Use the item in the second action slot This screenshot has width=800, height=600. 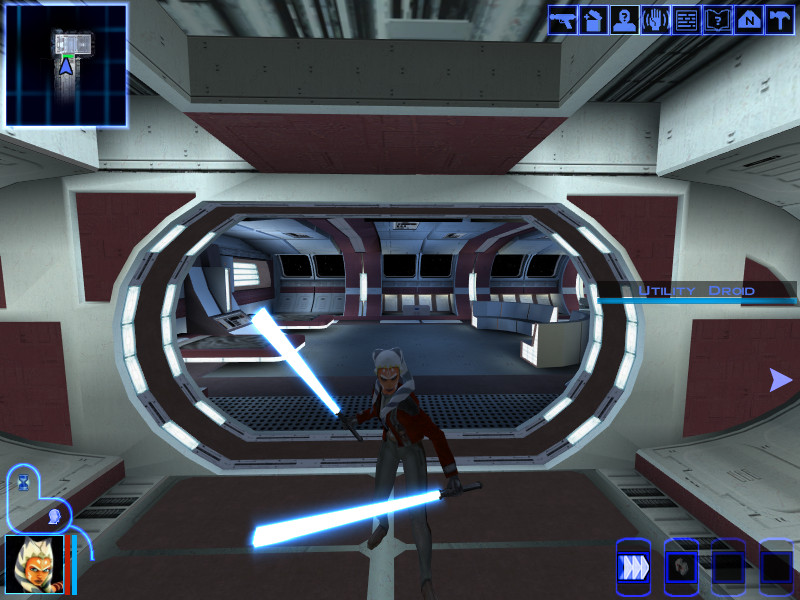(x=680, y=567)
